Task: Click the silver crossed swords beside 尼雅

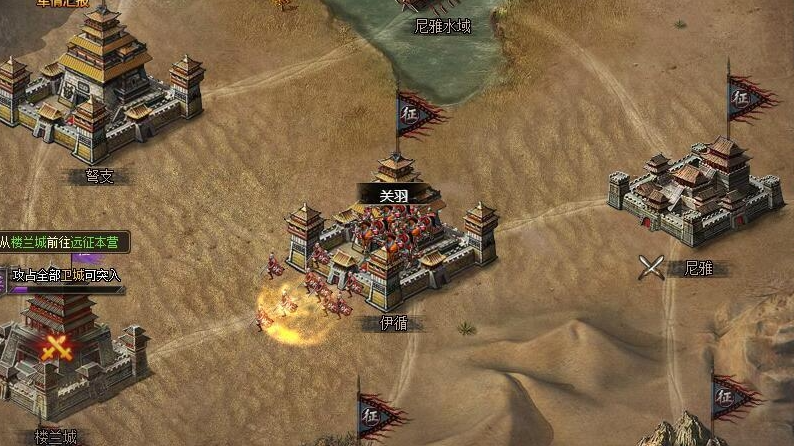Action: click(652, 267)
